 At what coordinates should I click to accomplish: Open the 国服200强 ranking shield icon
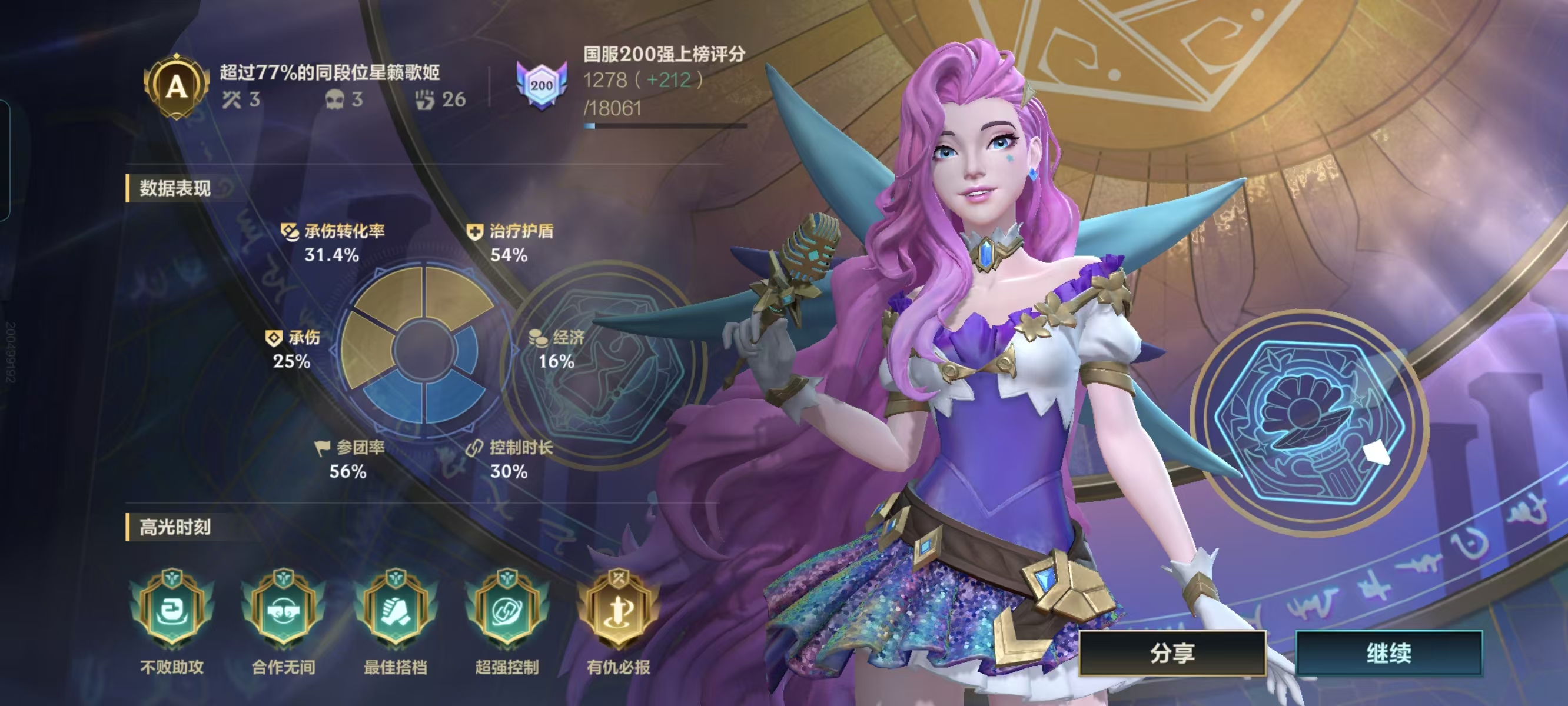pyautogui.click(x=541, y=85)
